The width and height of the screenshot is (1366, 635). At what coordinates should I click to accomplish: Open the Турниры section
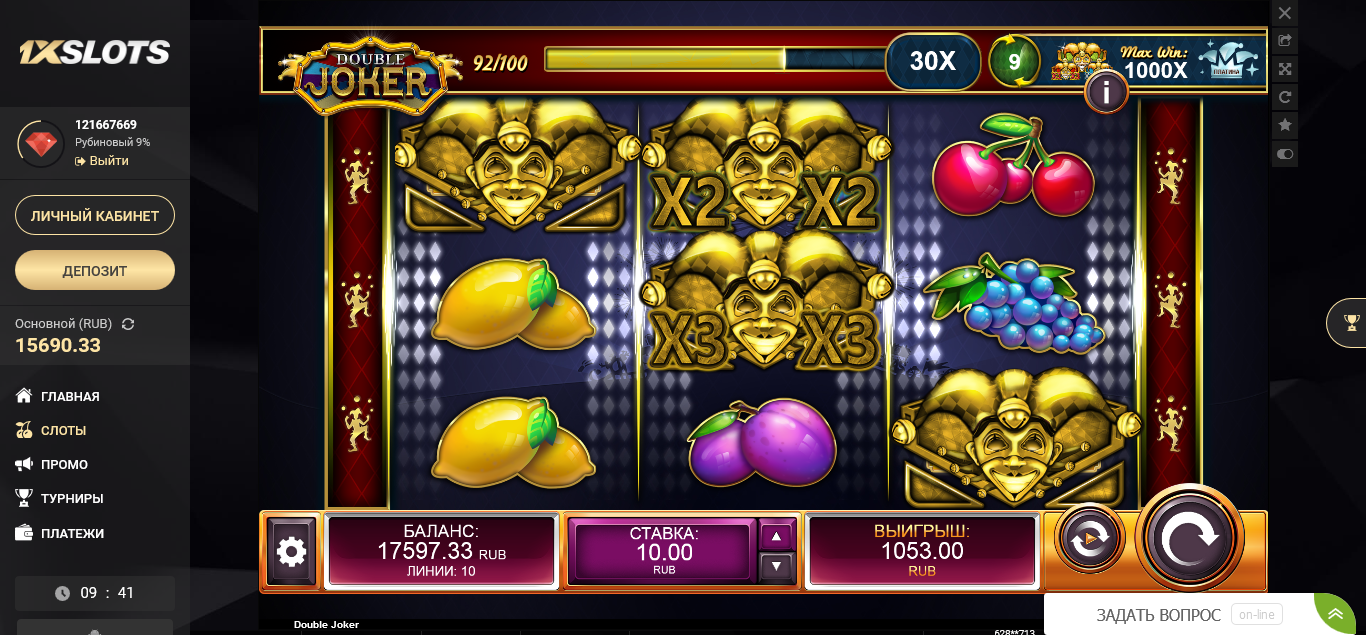72,498
